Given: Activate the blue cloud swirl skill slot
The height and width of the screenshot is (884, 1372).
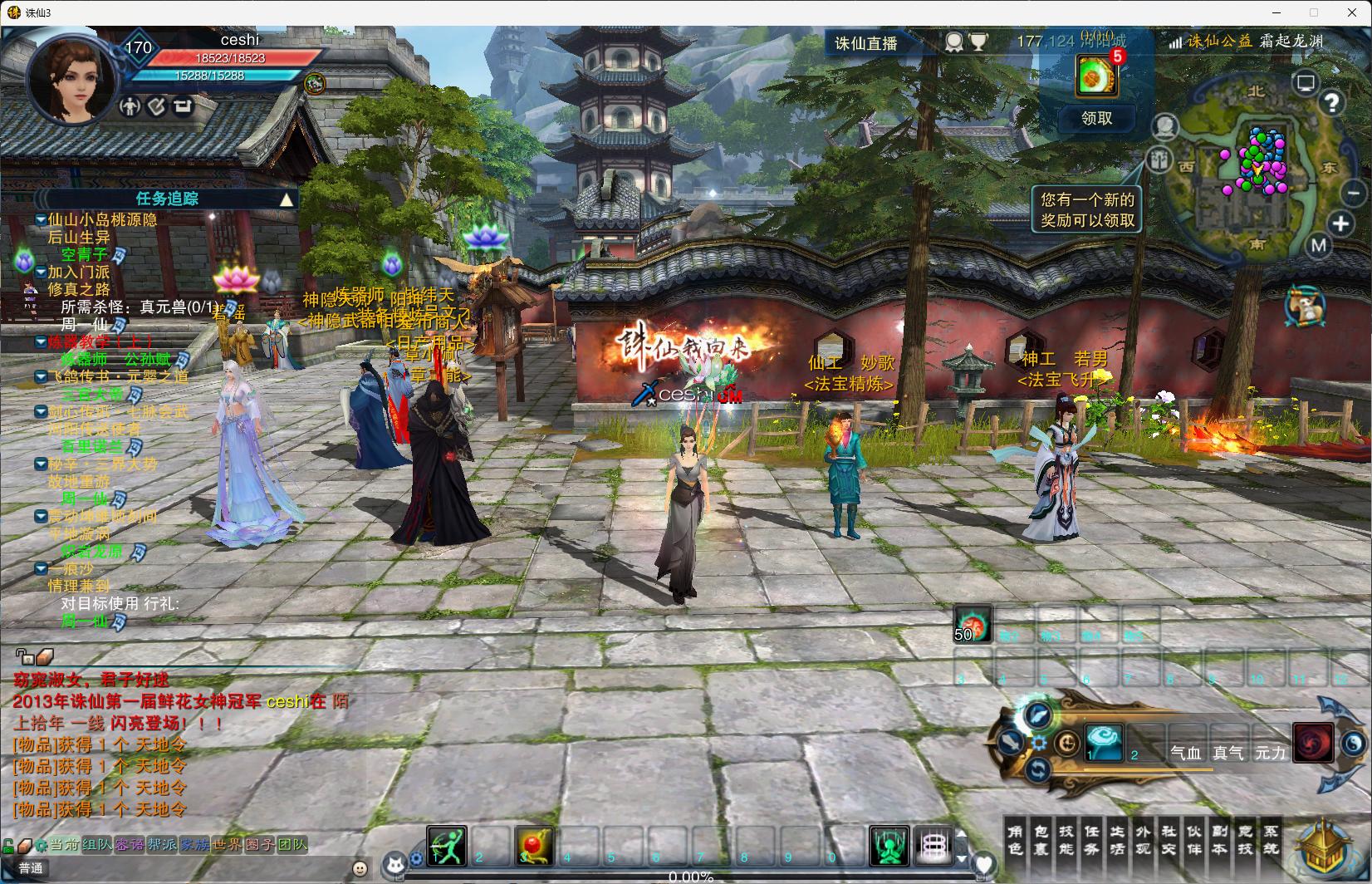Looking at the screenshot, I should pyautogui.click(x=1104, y=741).
